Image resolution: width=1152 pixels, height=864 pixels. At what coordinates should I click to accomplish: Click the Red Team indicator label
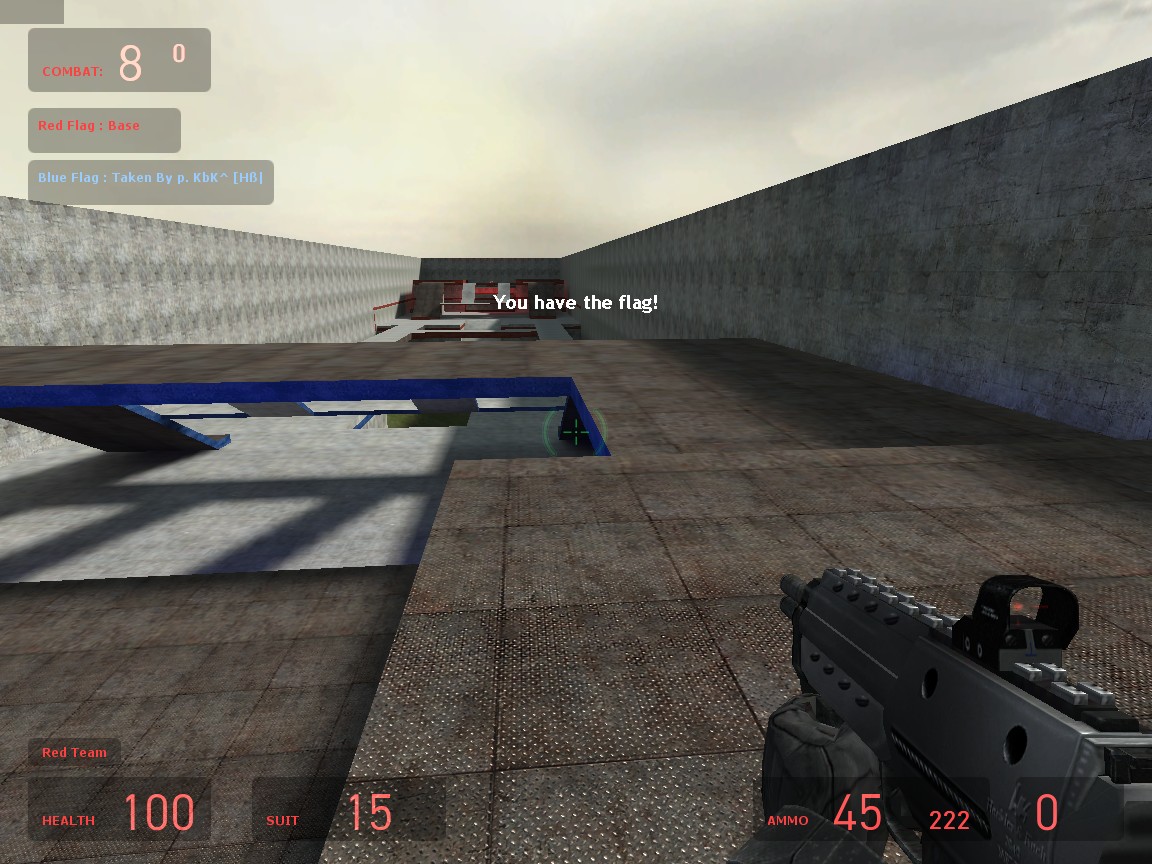74,752
